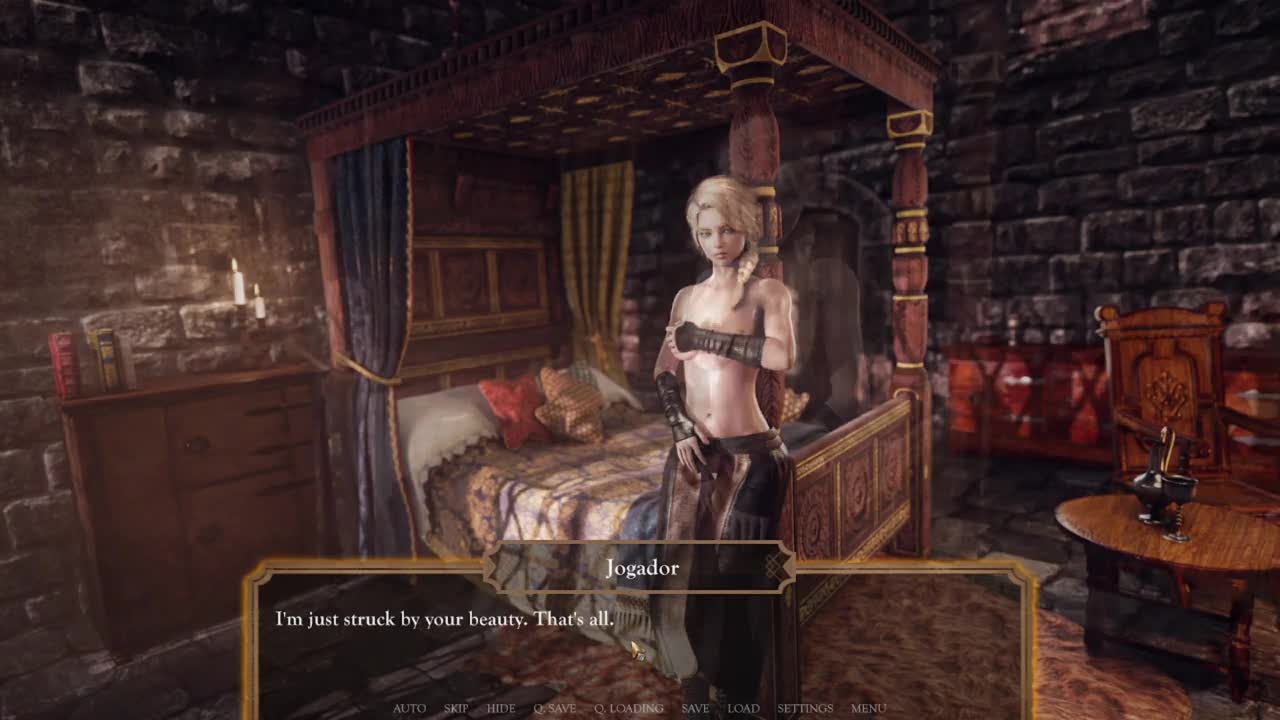Open the Load screen
The height and width of the screenshot is (720, 1280).
tap(743, 708)
